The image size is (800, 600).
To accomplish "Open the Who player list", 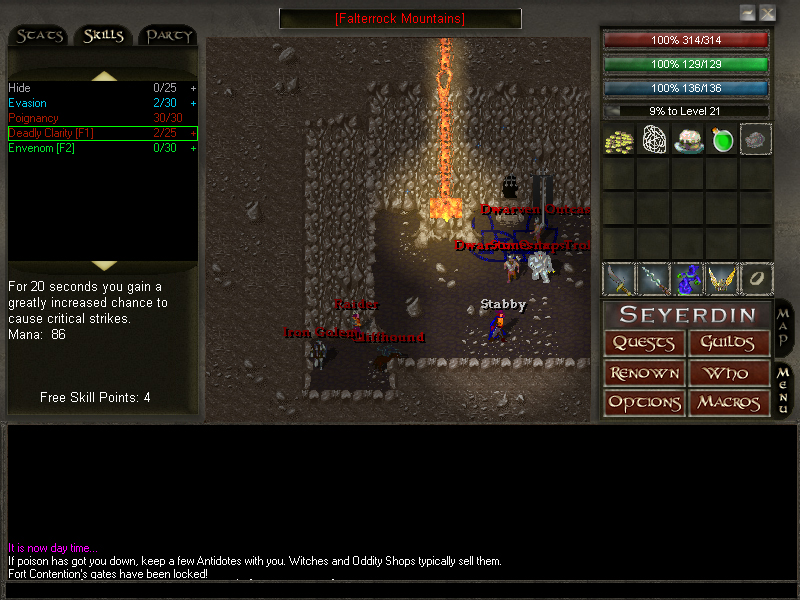I will tap(729, 373).
